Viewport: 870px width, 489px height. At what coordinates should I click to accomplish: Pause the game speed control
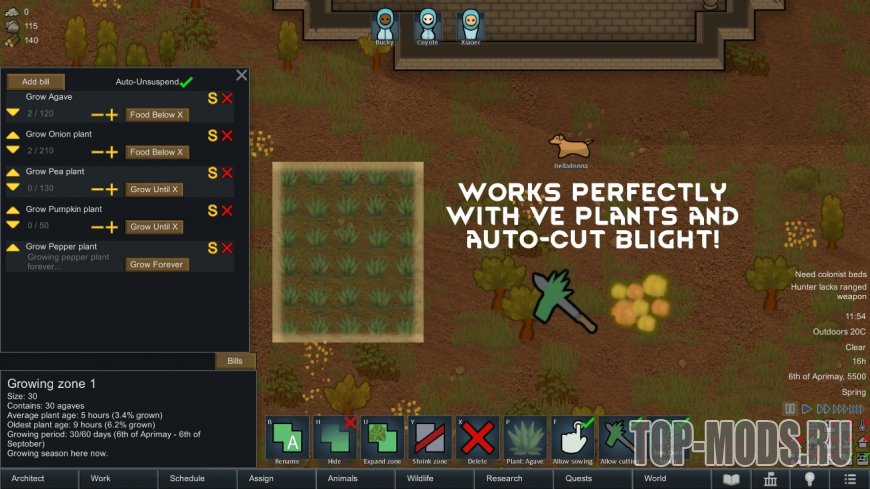point(790,409)
